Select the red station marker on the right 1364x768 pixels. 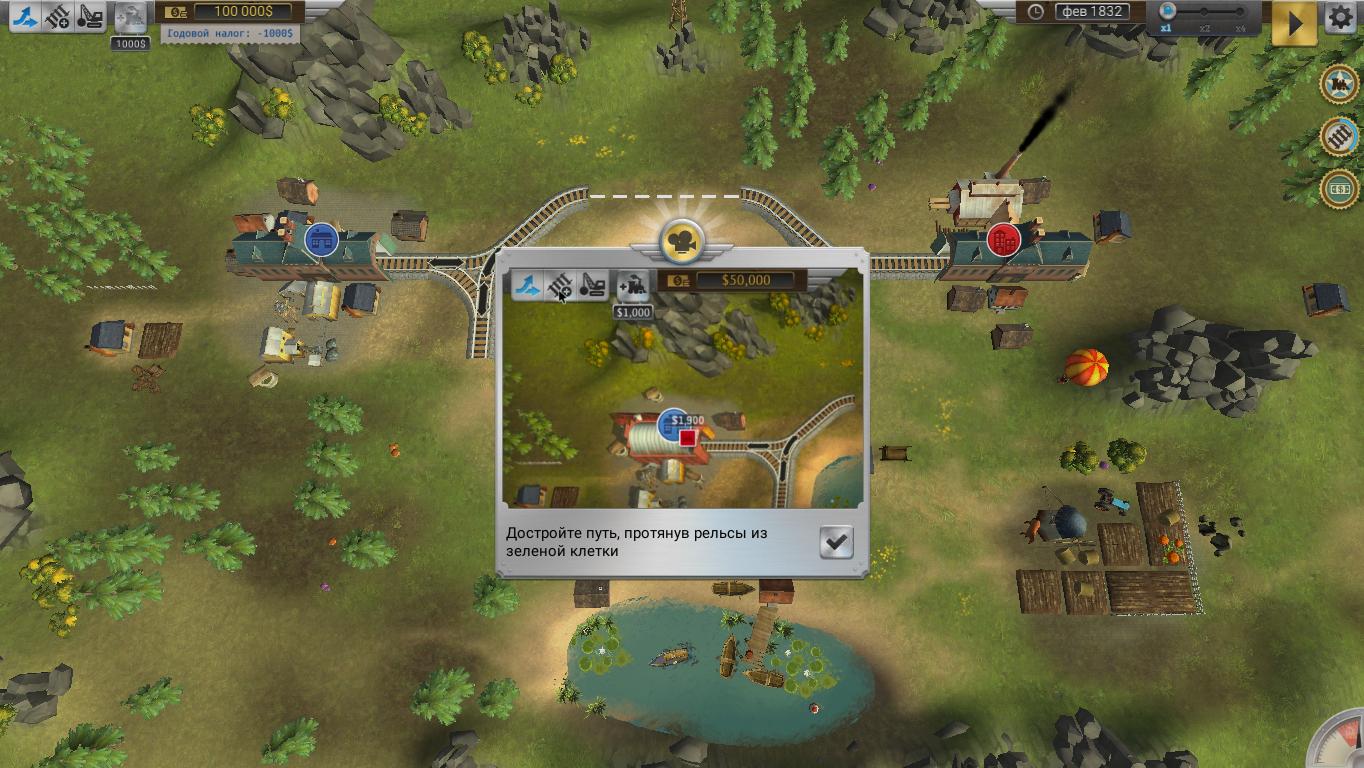point(1003,240)
